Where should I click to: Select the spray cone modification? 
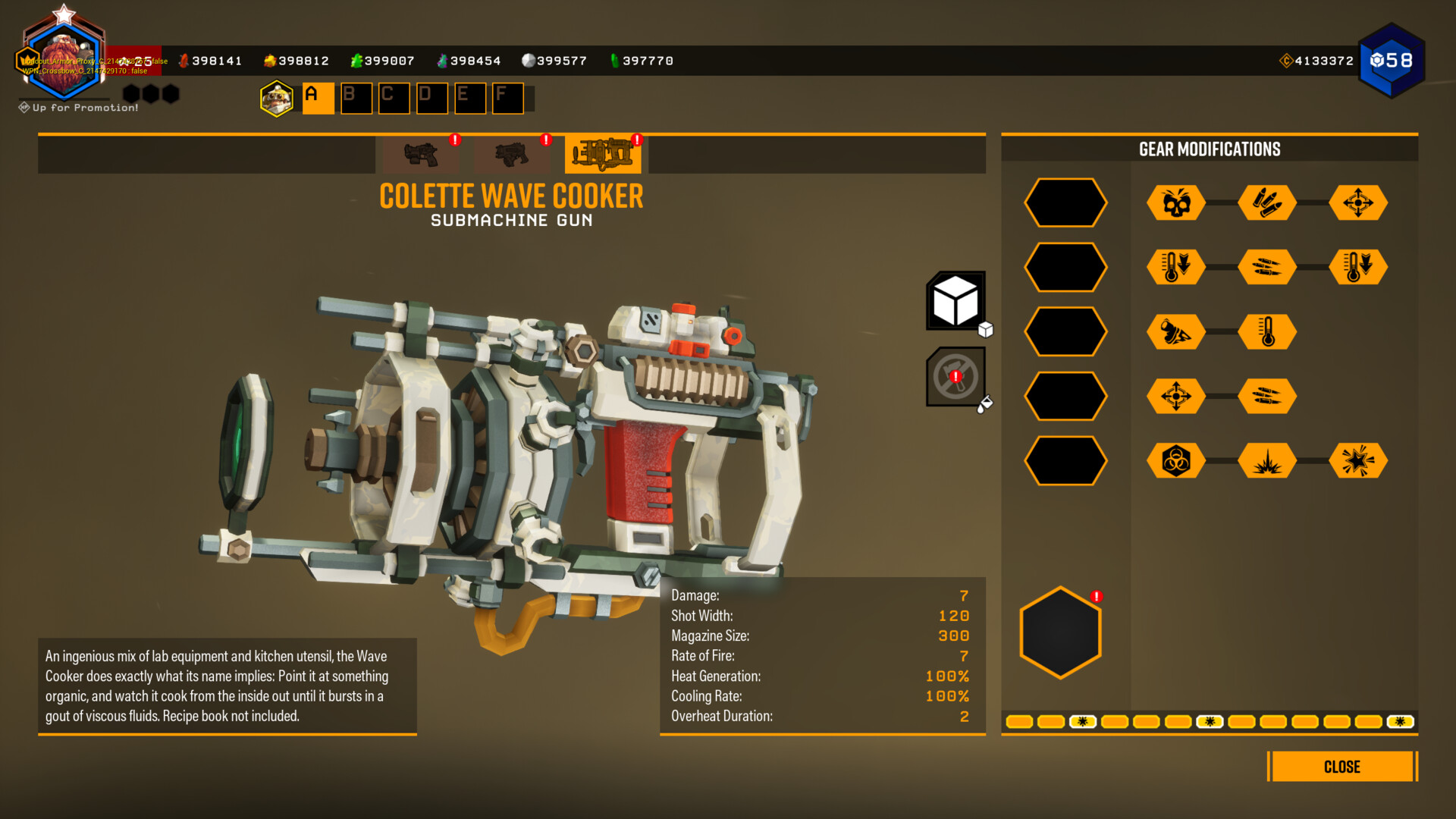(x=1176, y=332)
